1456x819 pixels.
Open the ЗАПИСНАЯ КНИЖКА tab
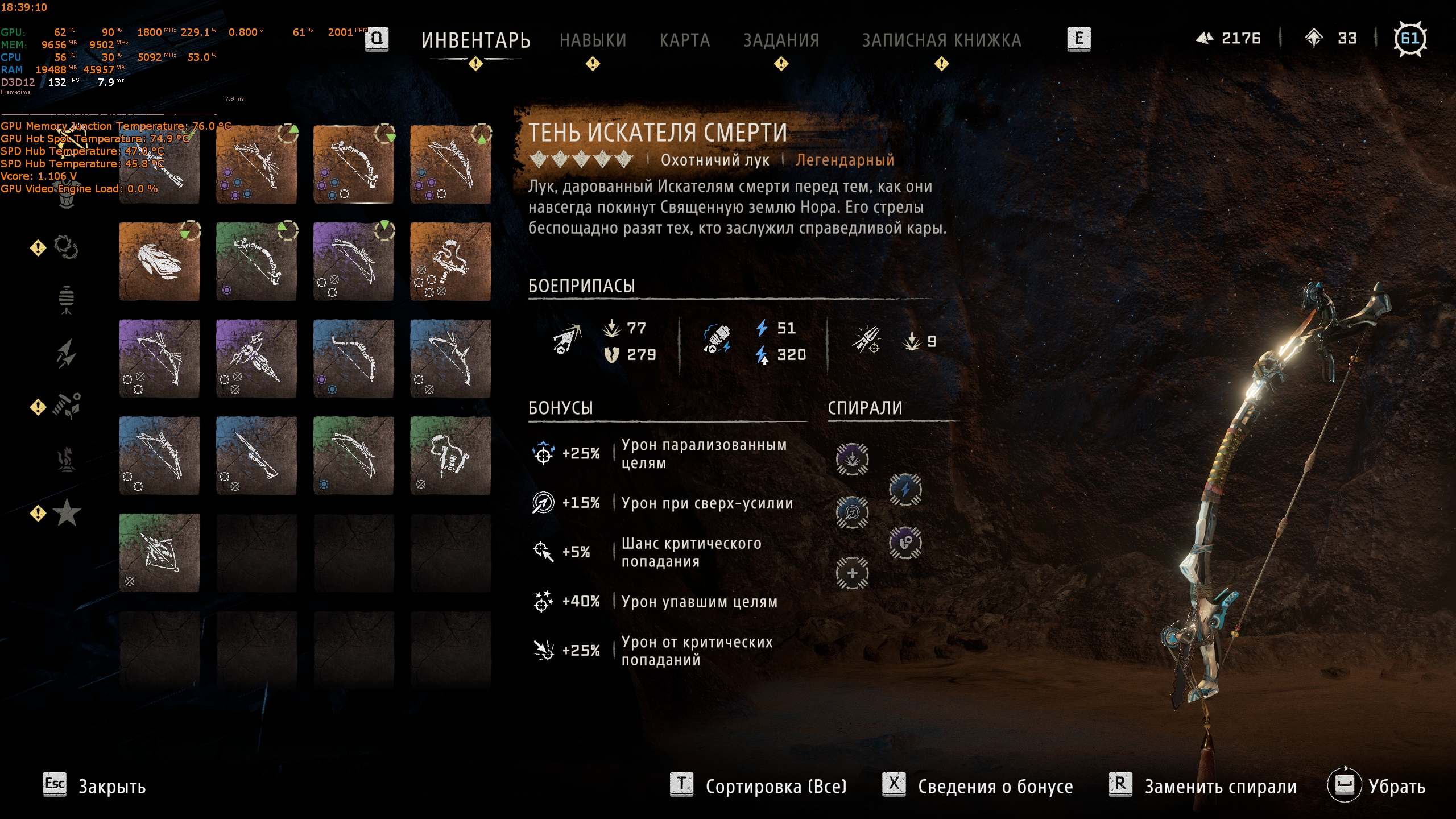942,40
